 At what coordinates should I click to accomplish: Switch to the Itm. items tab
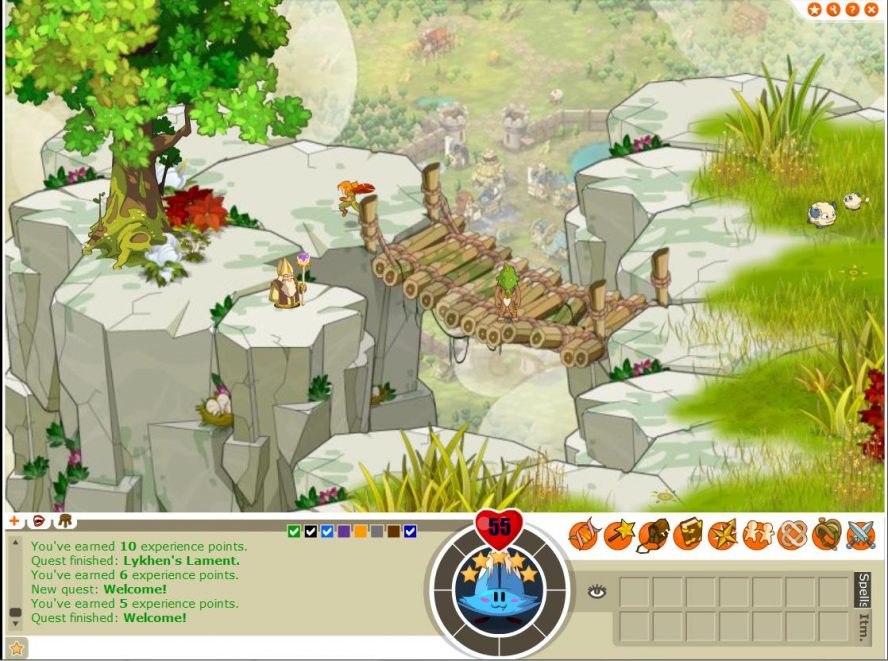(x=862, y=627)
